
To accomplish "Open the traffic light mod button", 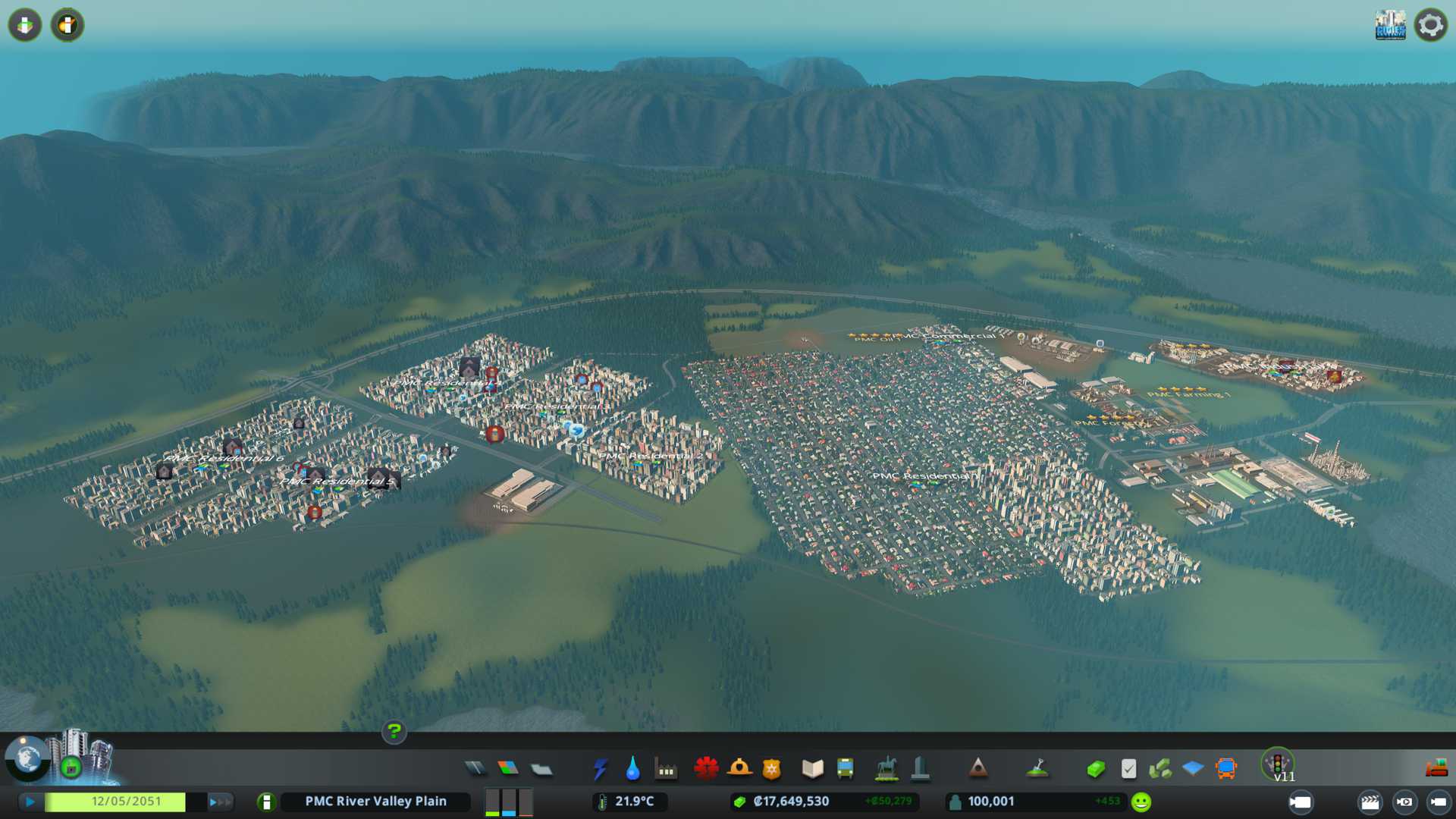I will pyautogui.click(x=1277, y=763).
